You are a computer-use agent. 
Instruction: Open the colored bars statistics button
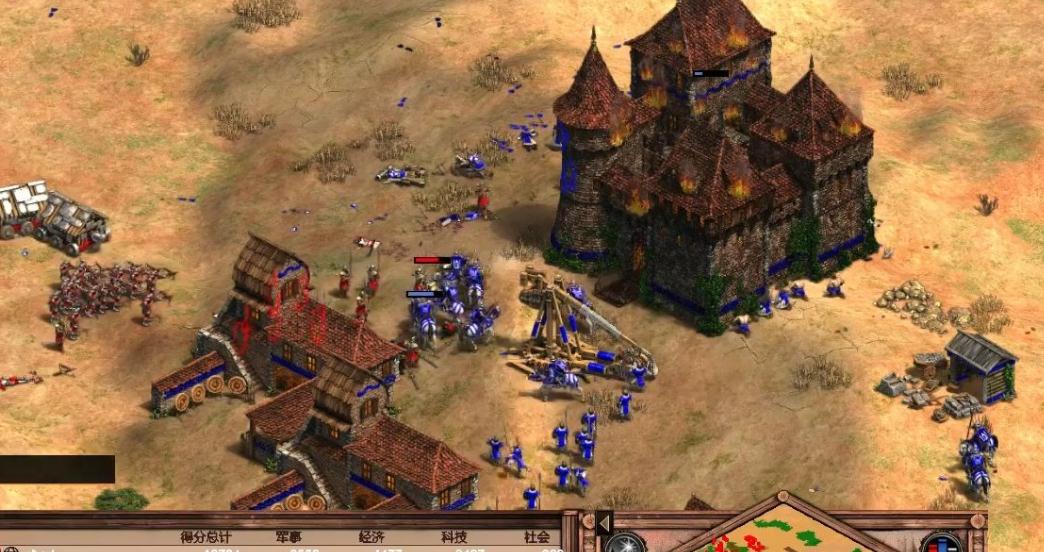tap(940, 544)
